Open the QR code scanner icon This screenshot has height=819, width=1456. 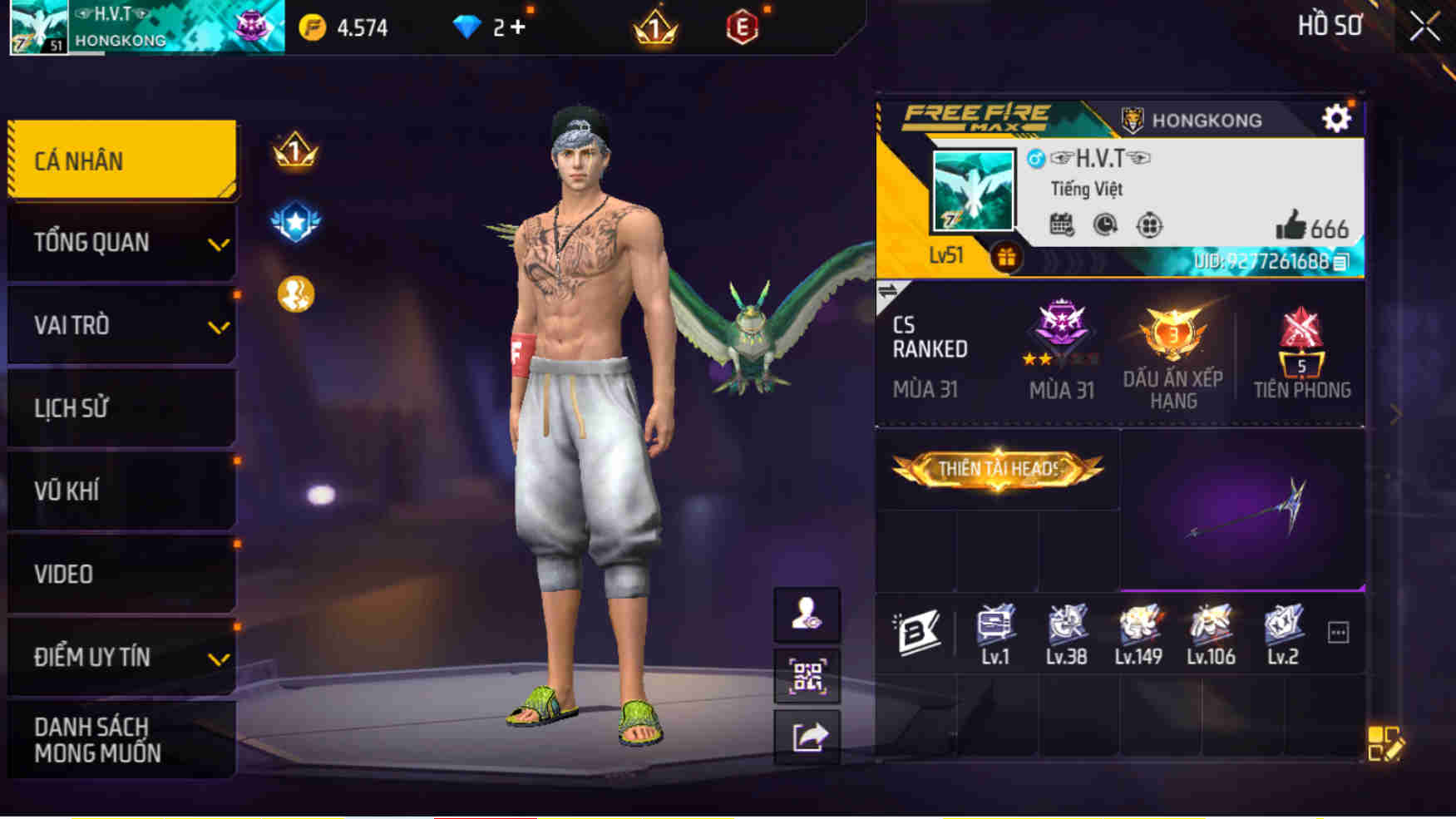(807, 675)
